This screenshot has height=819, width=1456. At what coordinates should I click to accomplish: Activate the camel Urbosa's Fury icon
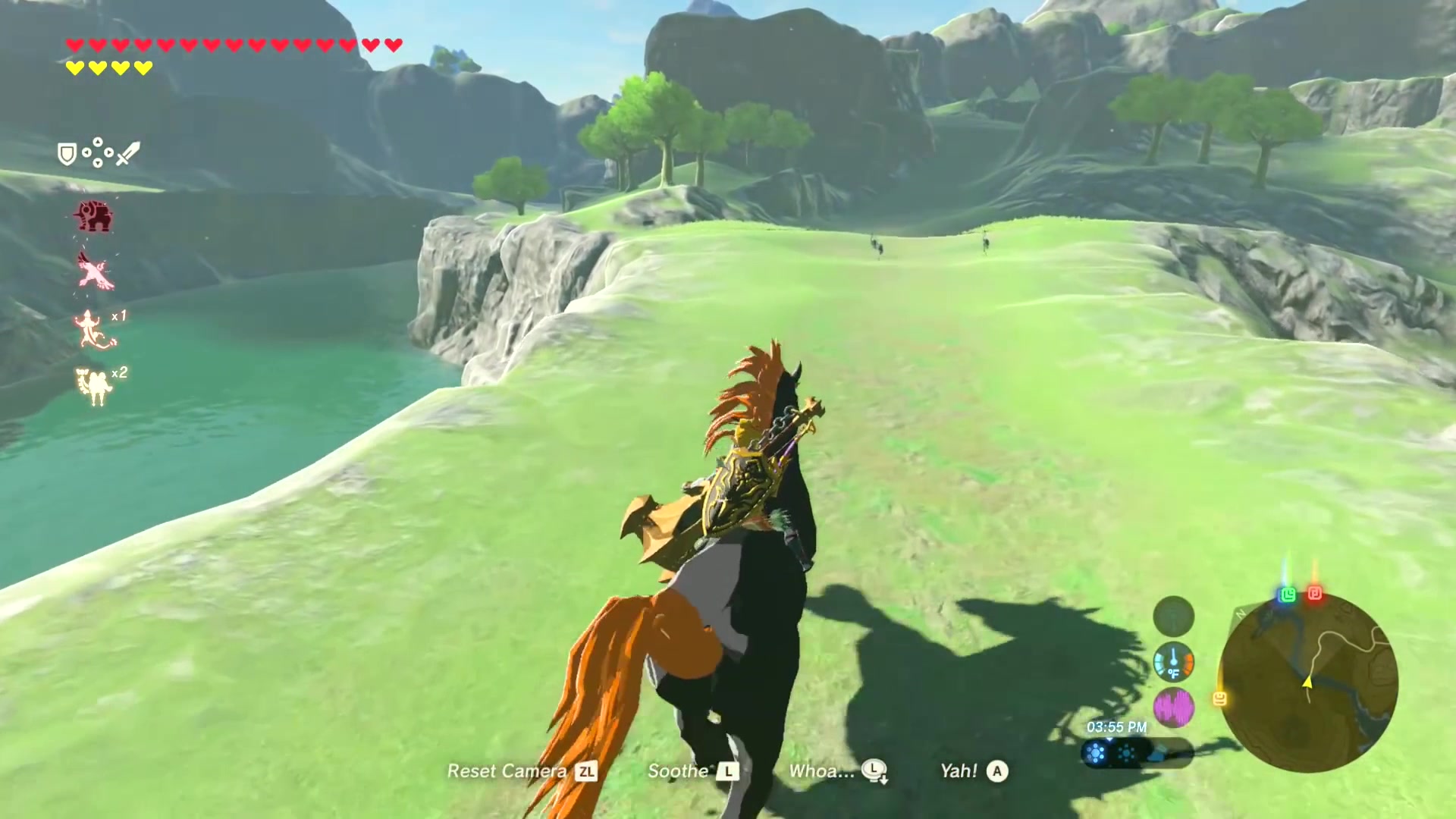coord(95,386)
